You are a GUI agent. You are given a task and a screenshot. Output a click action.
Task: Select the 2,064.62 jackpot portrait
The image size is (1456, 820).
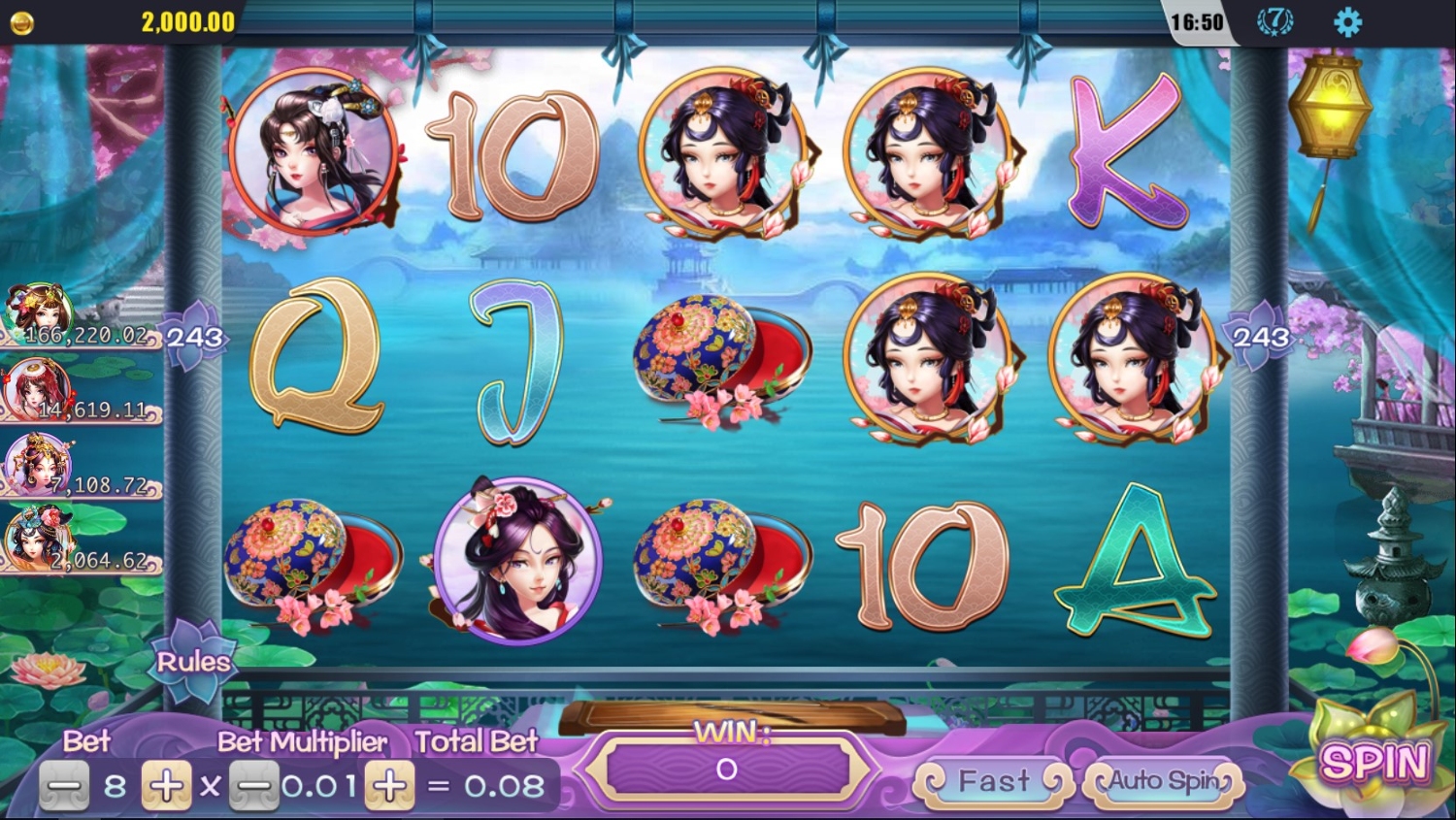coord(39,537)
